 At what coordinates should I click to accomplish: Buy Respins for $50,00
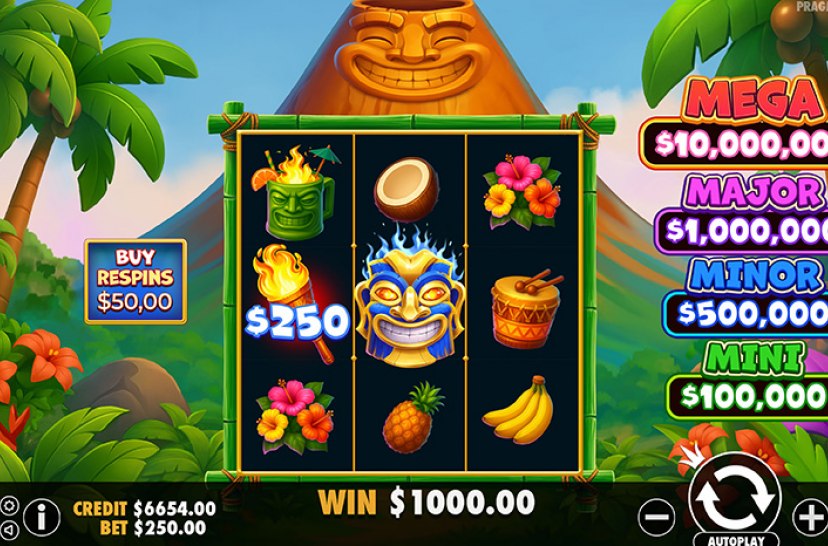[135, 280]
